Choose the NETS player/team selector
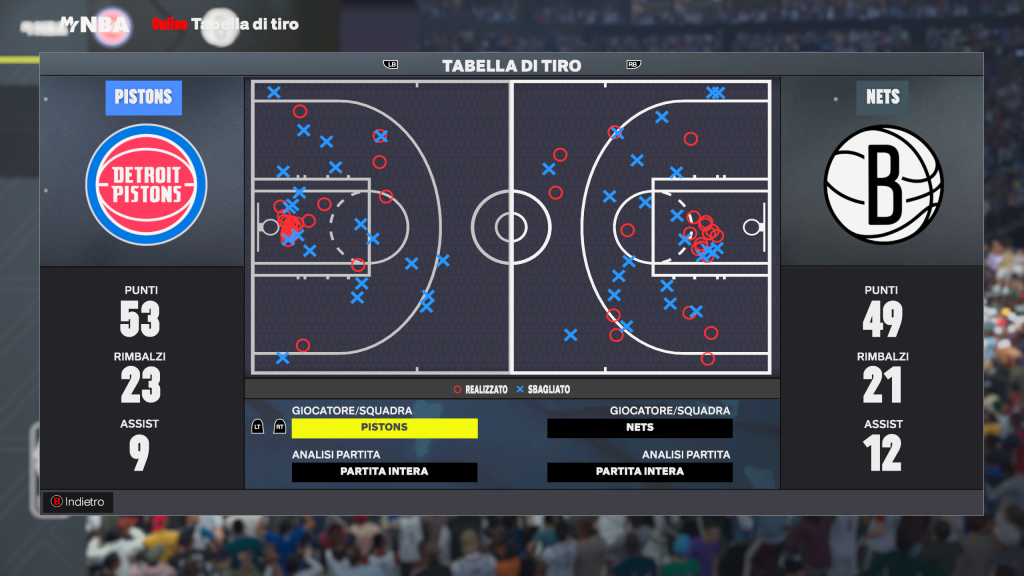 [640, 428]
